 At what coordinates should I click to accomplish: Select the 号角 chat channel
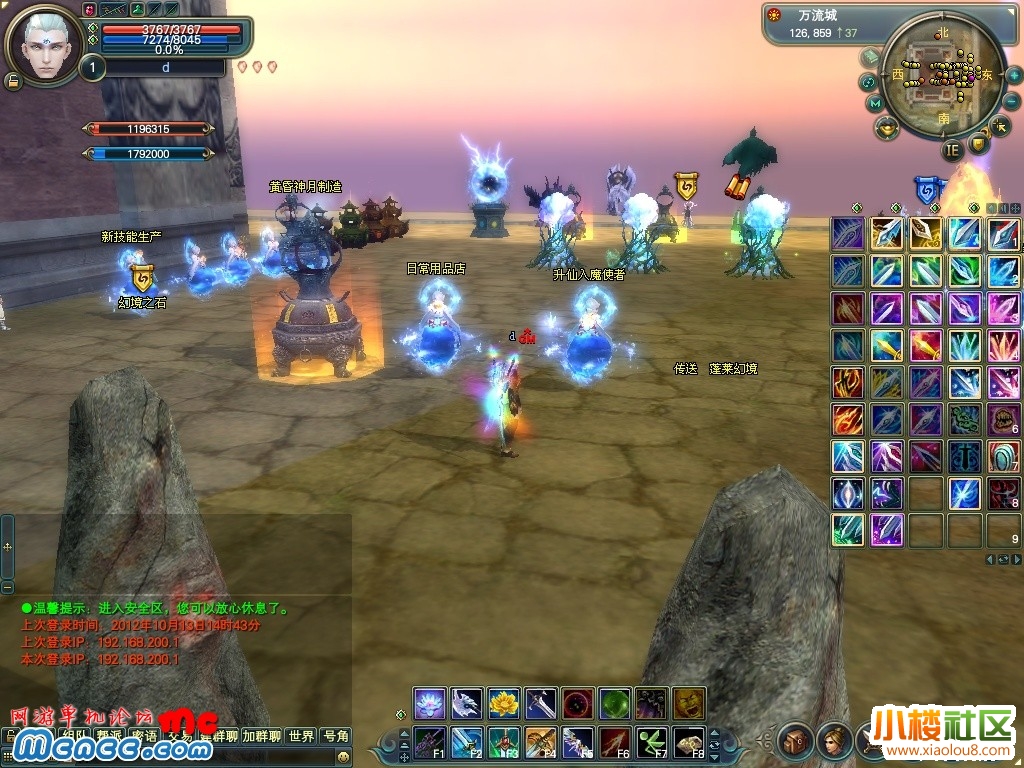tap(336, 736)
